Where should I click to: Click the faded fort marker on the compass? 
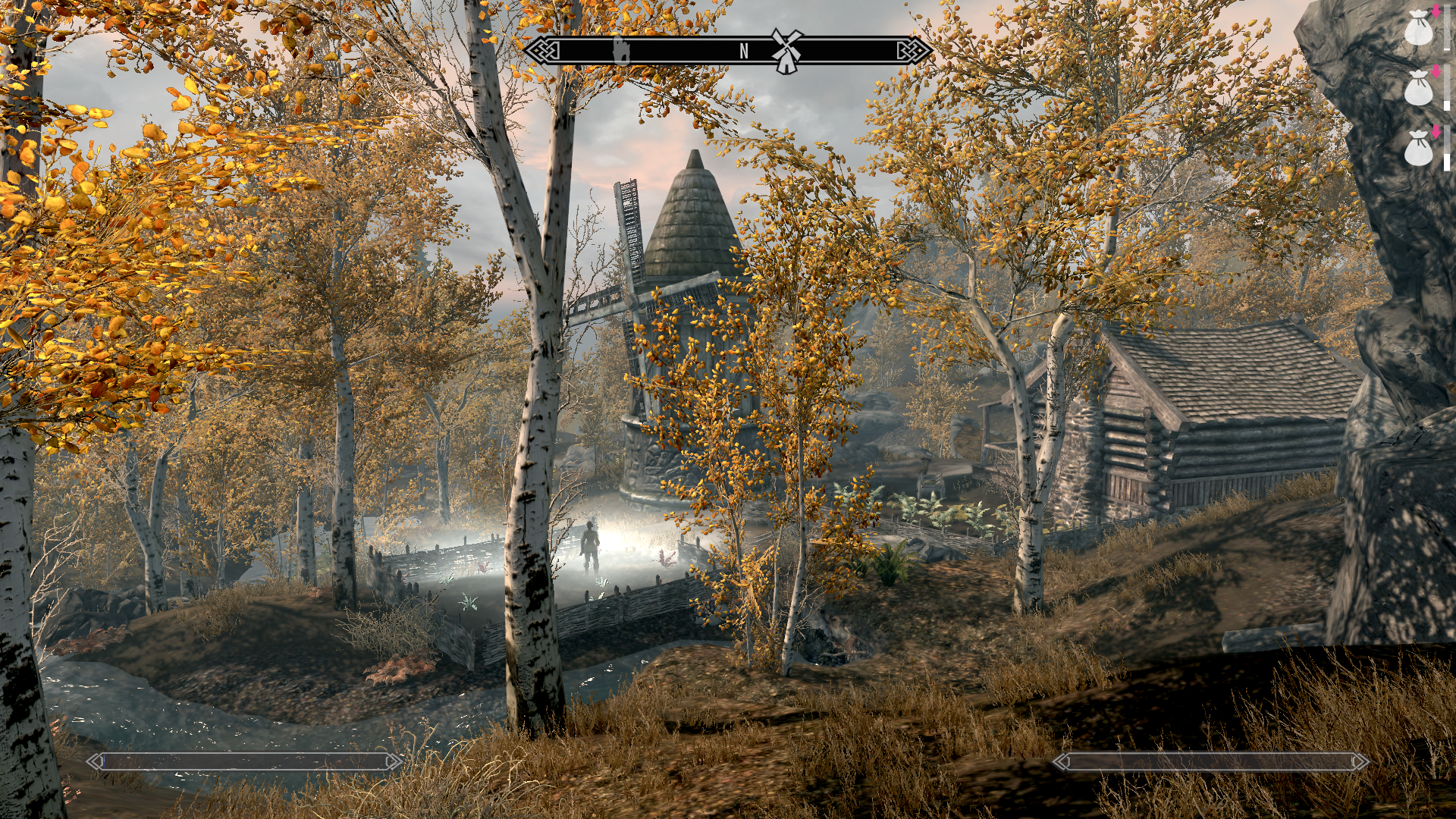[x=621, y=50]
